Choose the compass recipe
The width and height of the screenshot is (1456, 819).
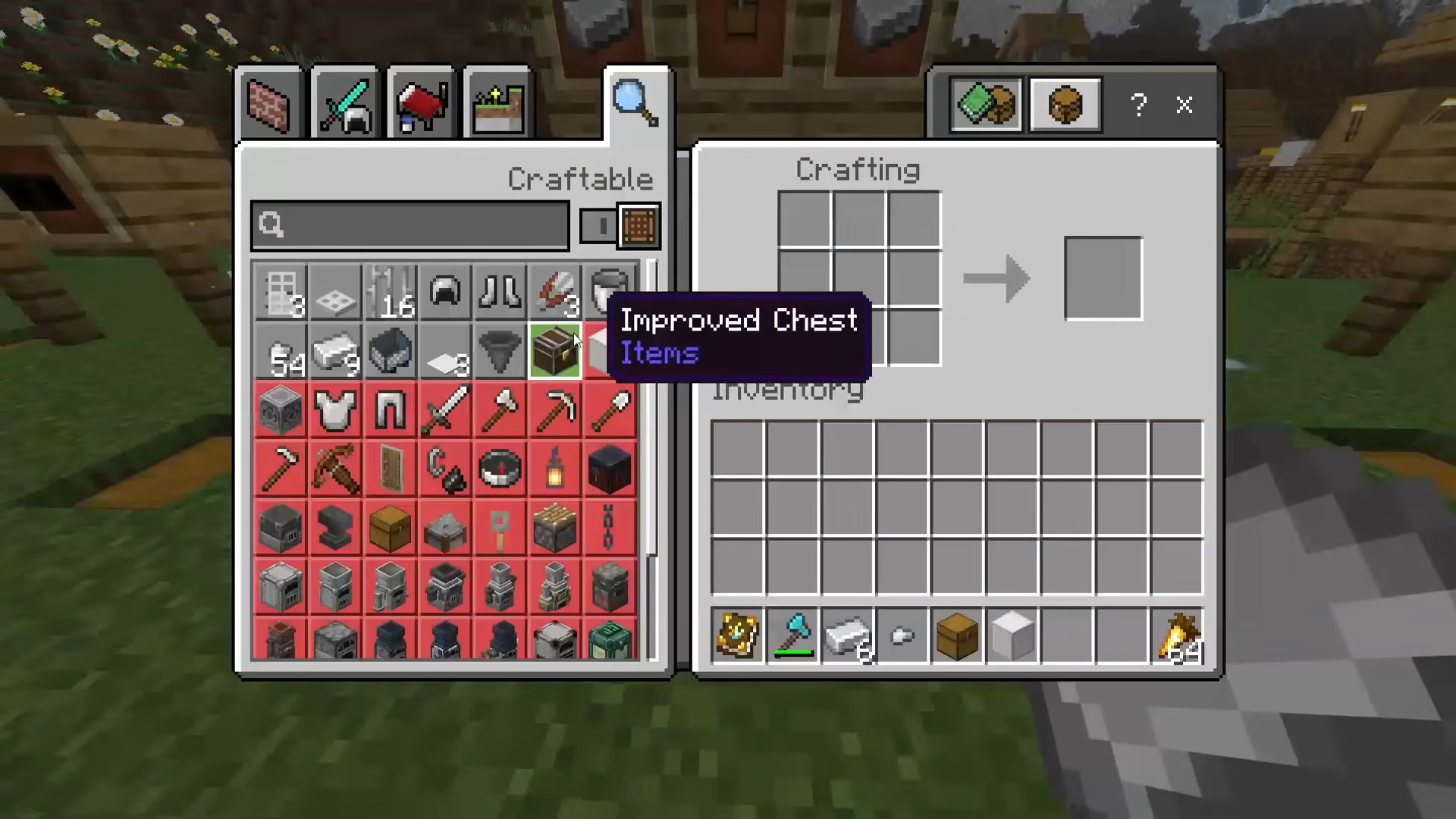tap(500, 469)
